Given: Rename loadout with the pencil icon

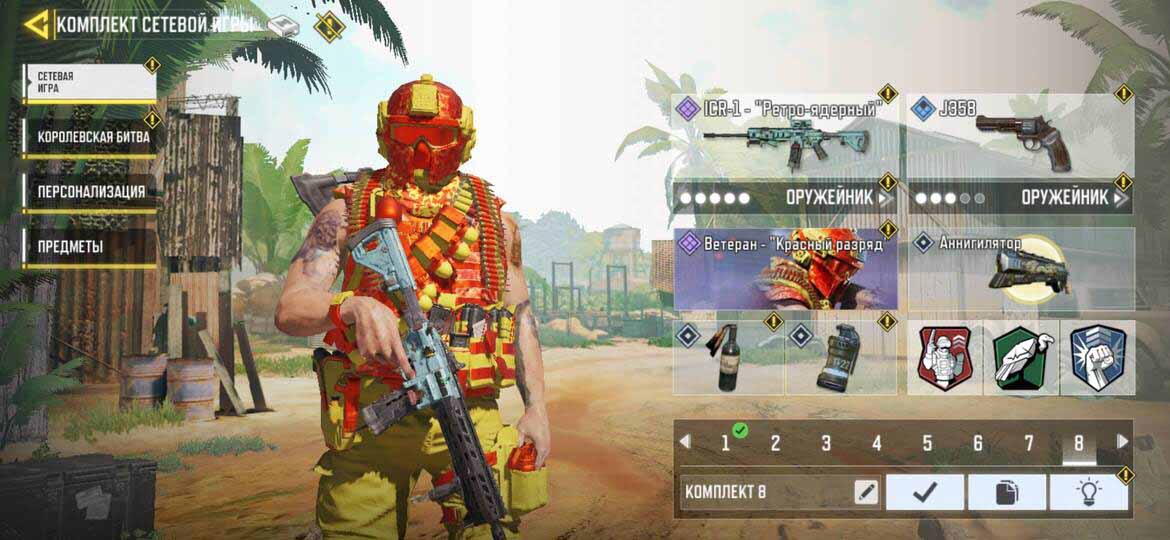Looking at the screenshot, I should click(865, 492).
